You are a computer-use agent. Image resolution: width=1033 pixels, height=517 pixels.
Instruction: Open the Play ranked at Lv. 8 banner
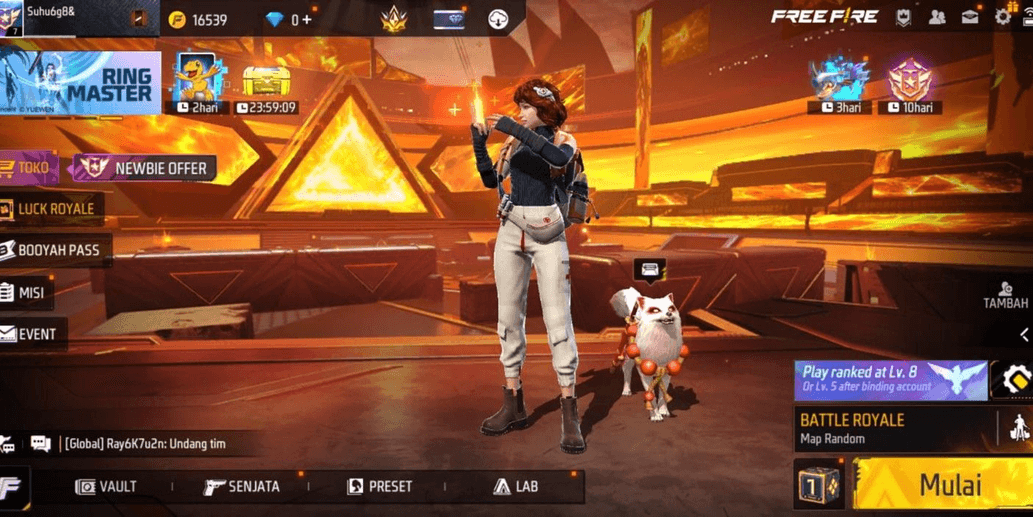pos(890,380)
